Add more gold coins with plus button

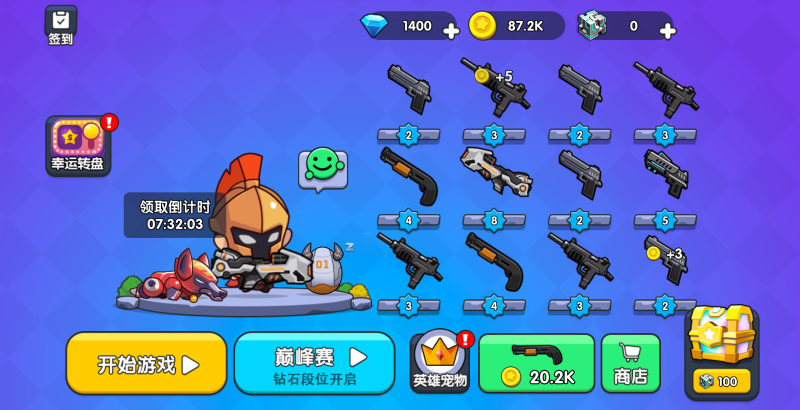559,30
